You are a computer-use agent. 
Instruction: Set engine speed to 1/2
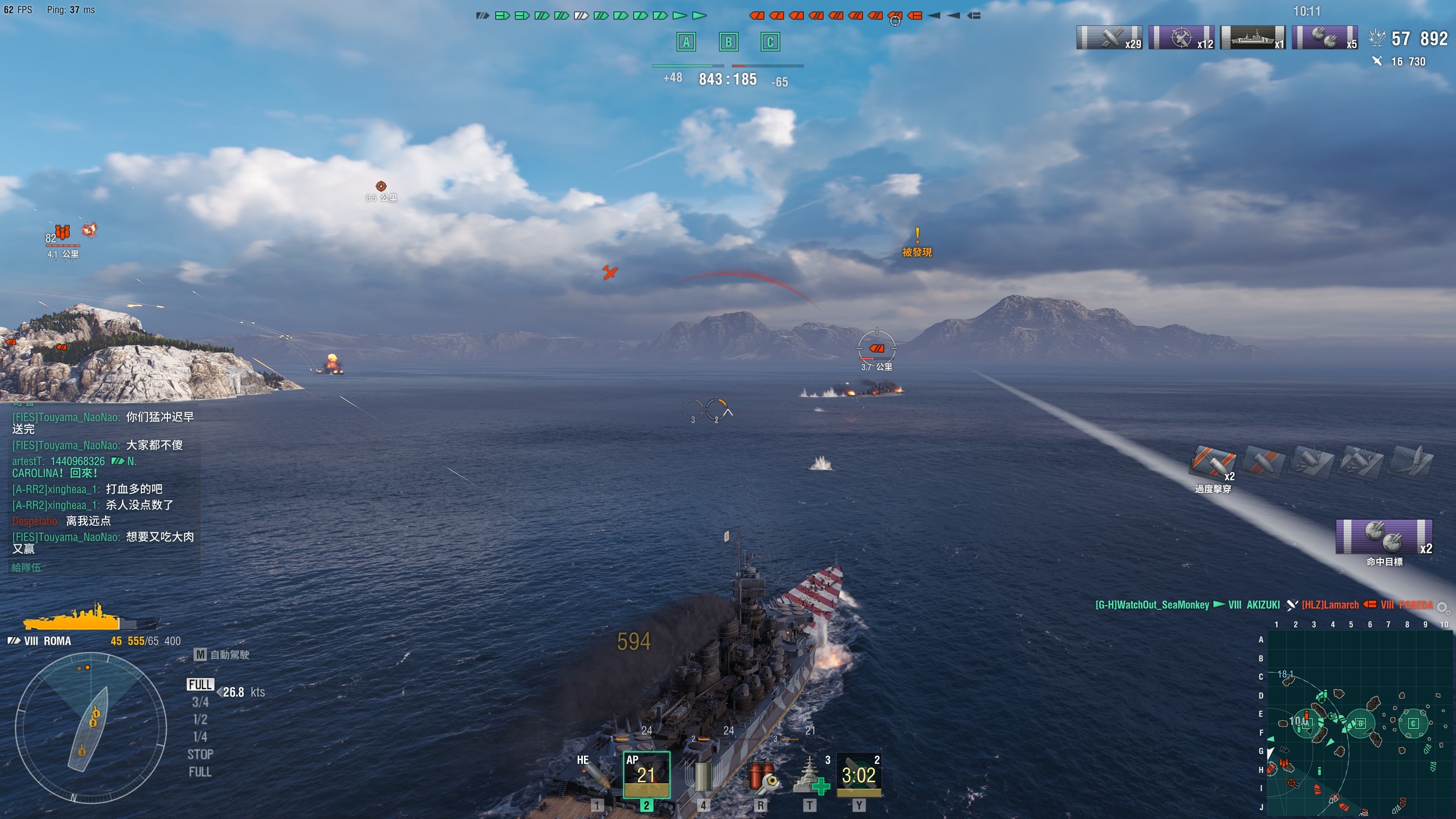(200, 719)
